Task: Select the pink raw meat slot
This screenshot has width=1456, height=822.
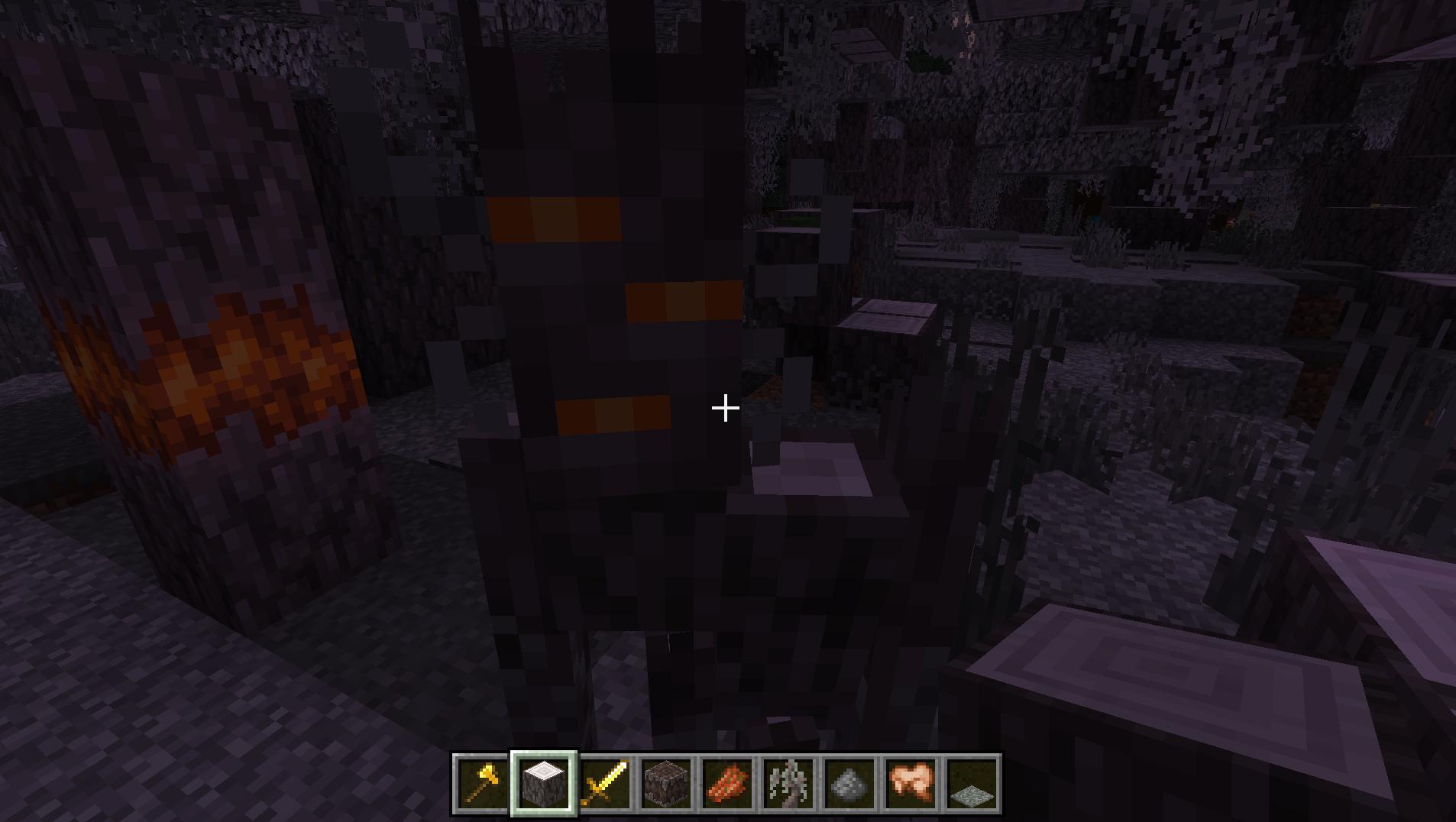Action: 910,784
